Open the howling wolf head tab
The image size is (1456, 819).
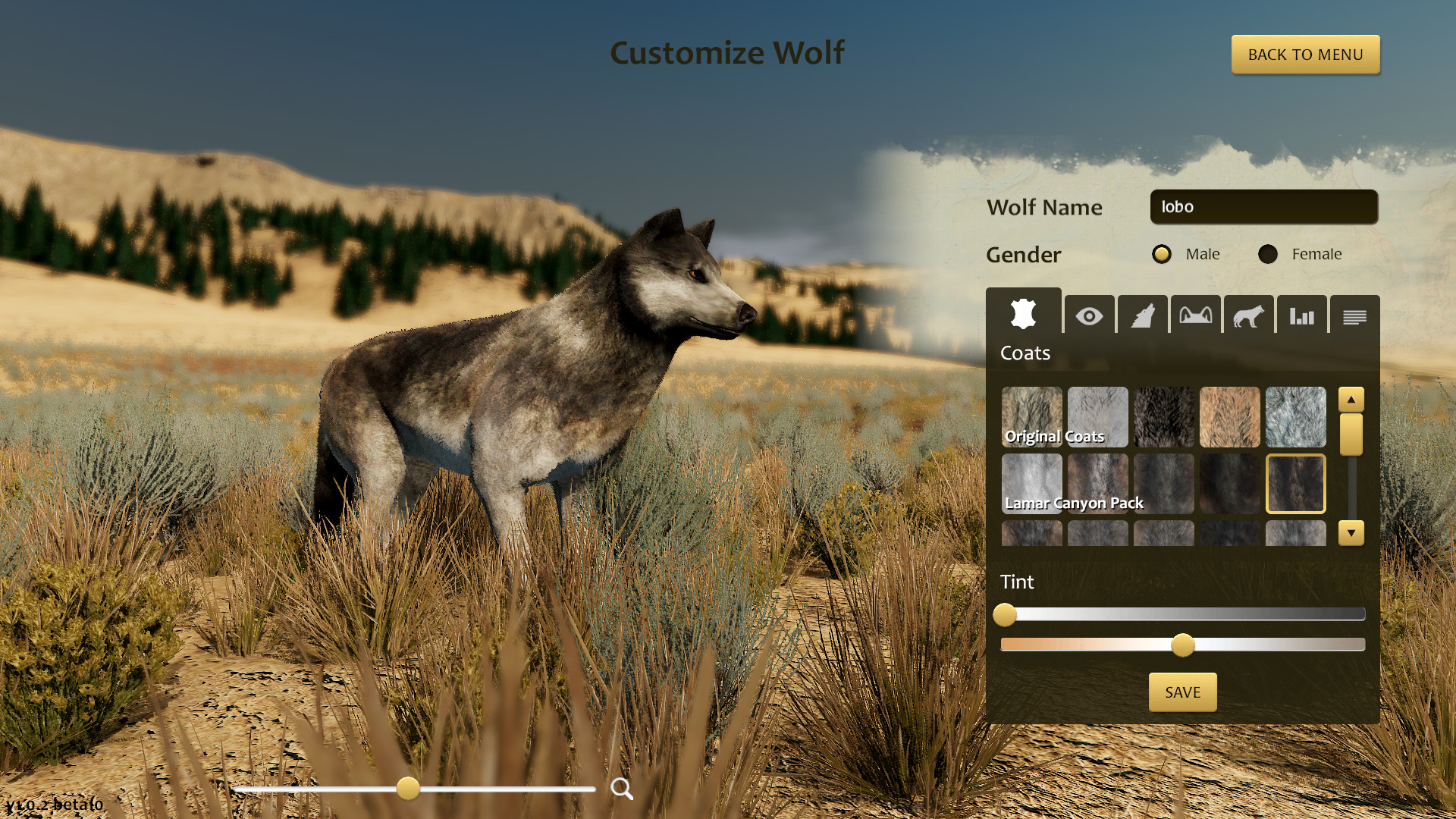coord(1142,316)
